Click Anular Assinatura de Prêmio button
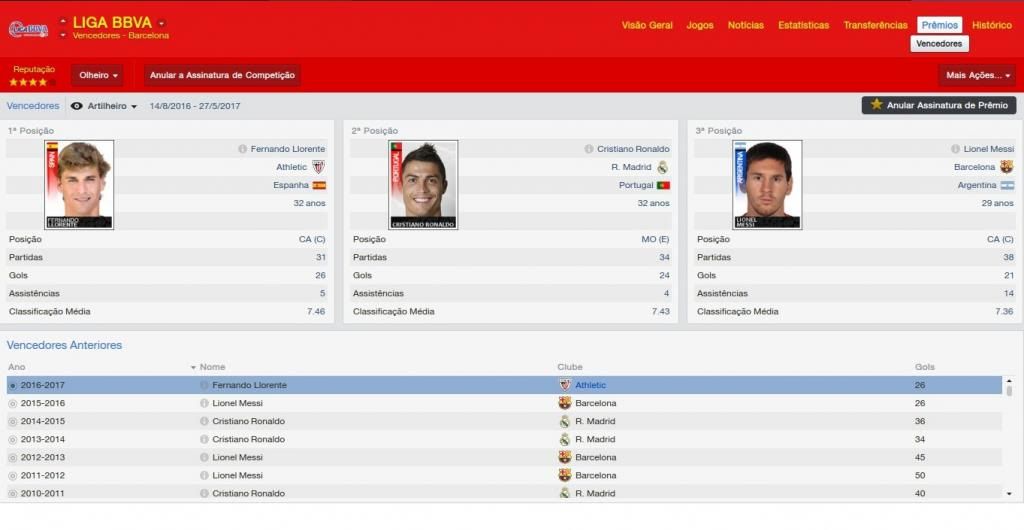This screenshot has height=530, width=1024. tap(939, 105)
